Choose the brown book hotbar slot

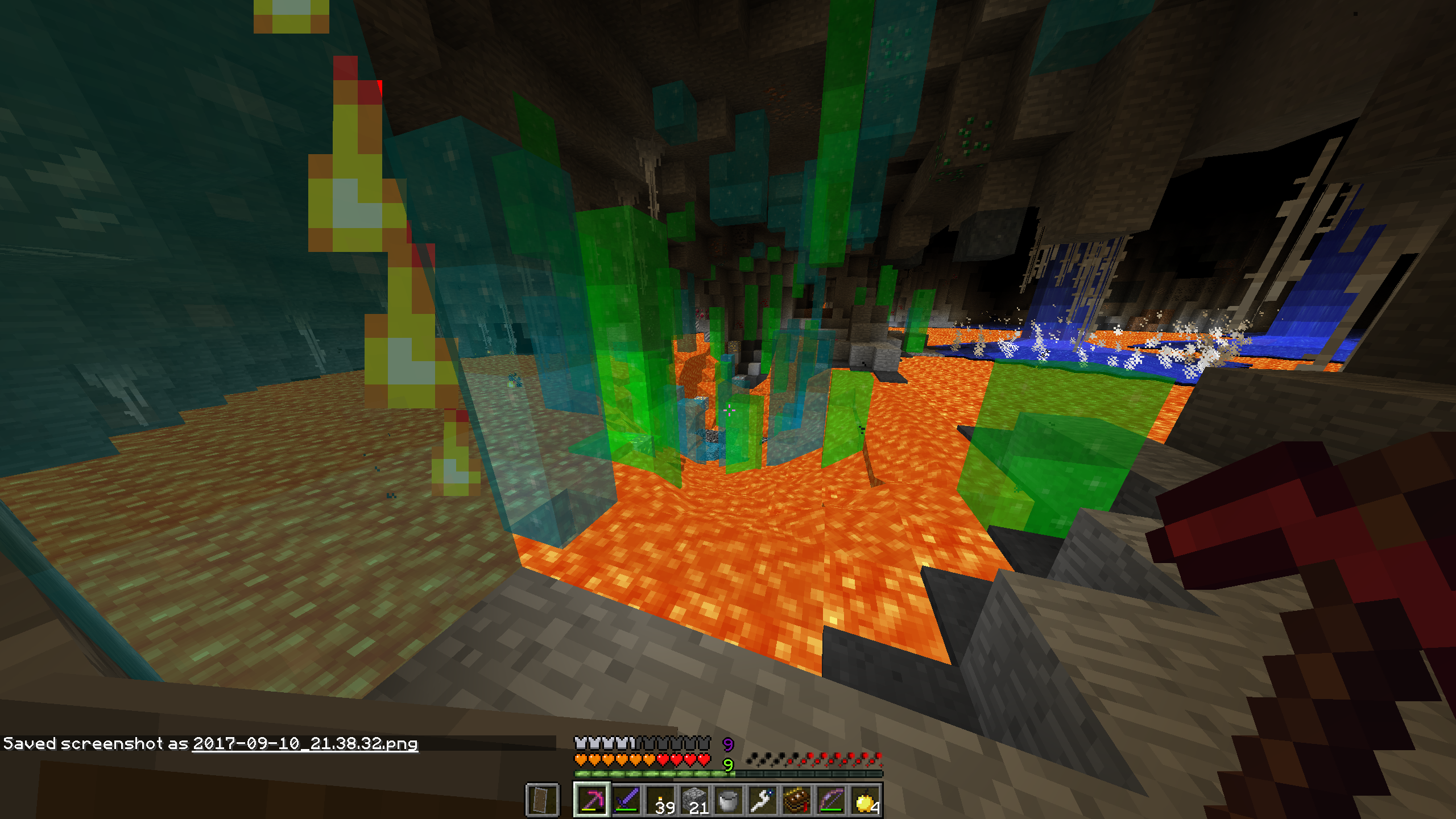pyautogui.click(x=797, y=800)
